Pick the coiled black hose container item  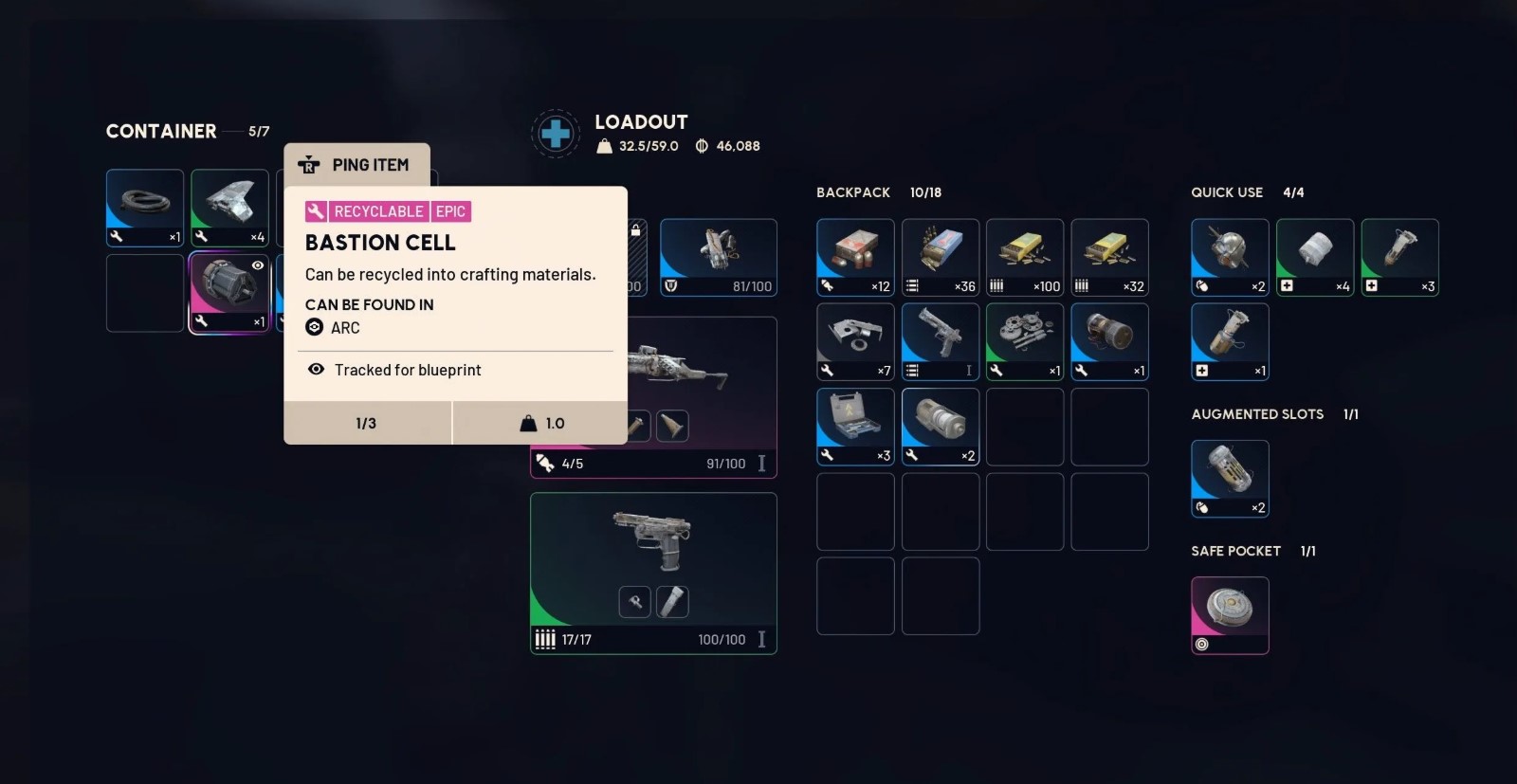point(145,208)
